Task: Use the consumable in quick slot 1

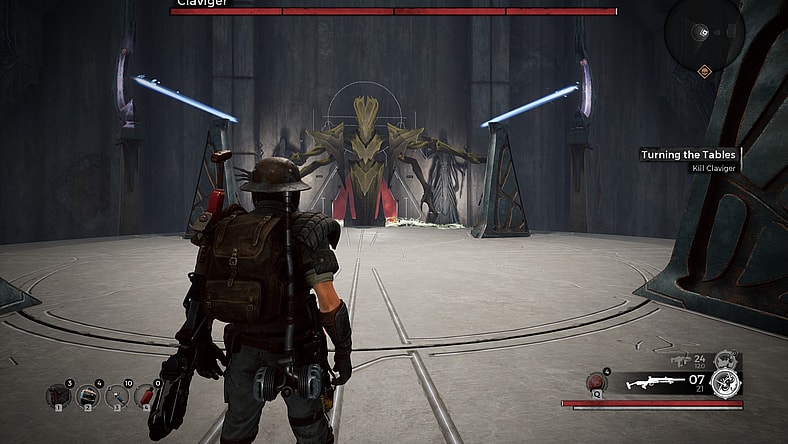Action: (58, 396)
